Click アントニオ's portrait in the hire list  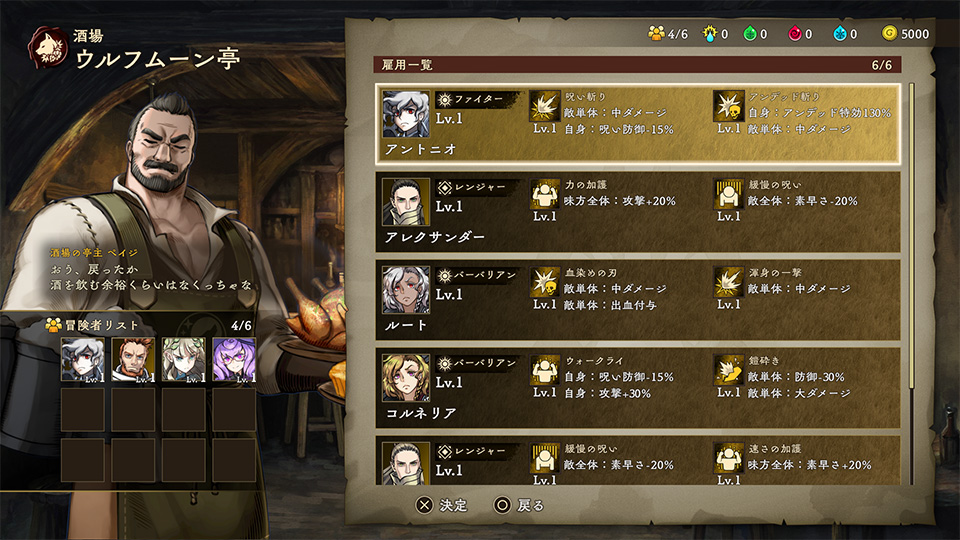pos(406,114)
